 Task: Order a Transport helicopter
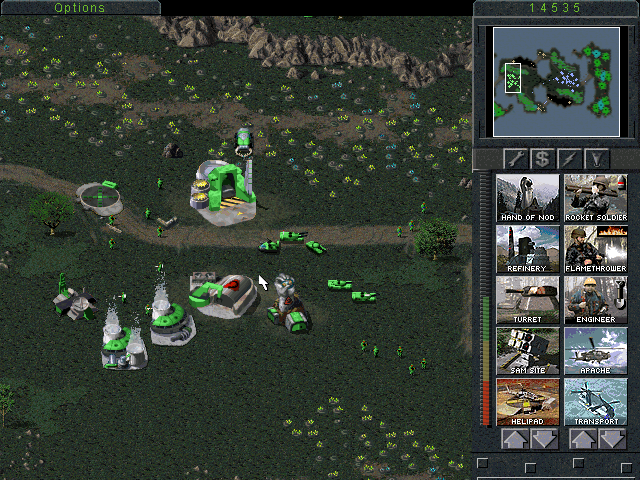595,402
